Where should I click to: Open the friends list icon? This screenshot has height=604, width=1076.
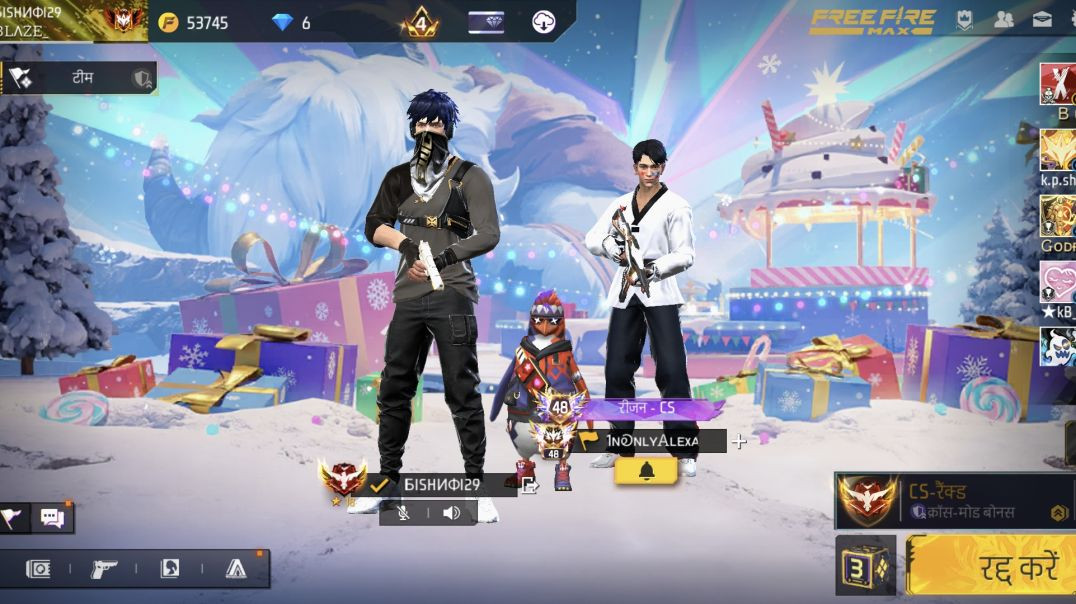(x=1006, y=19)
